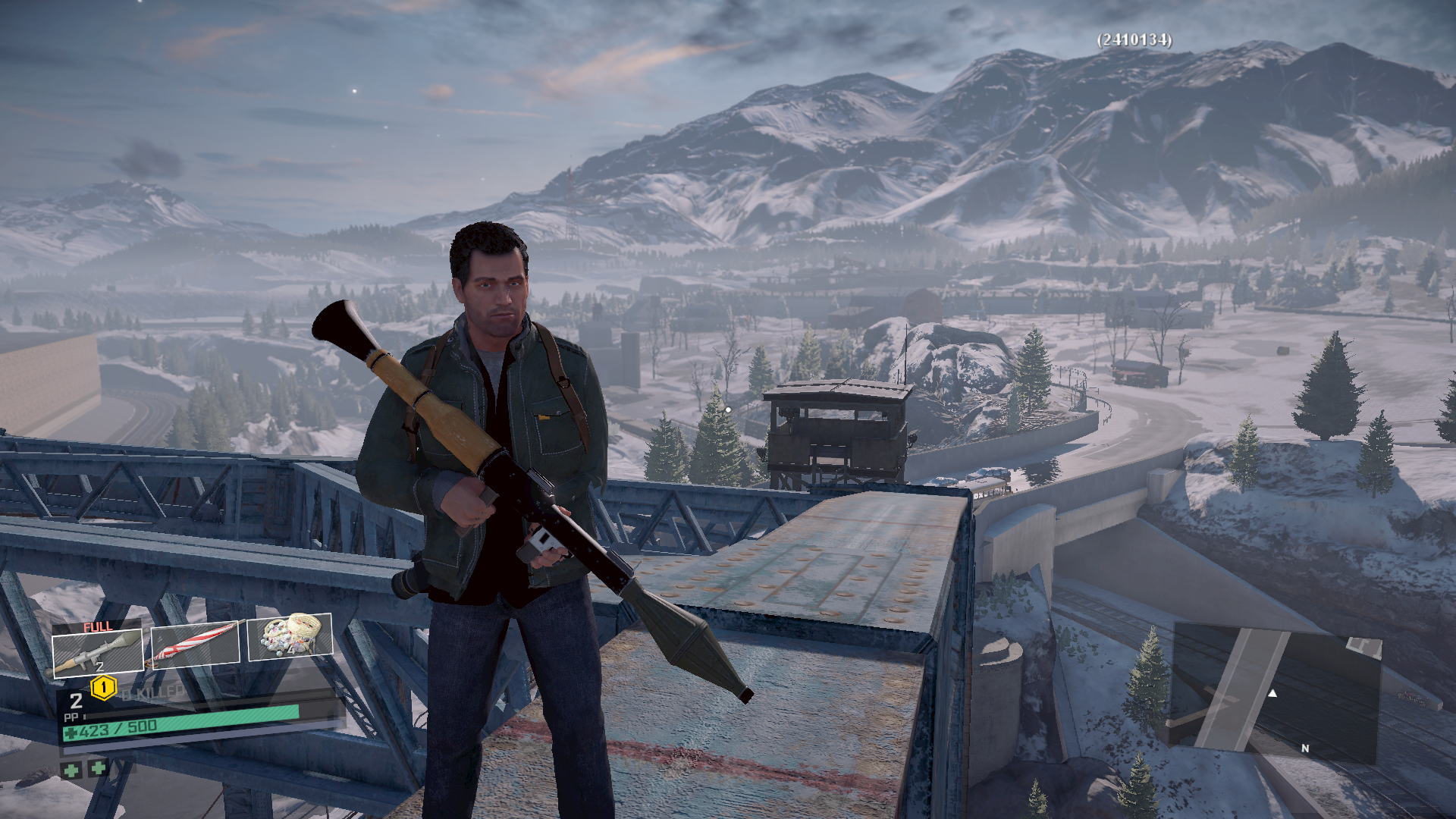The width and height of the screenshot is (1456, 819).
Task: Select the 0 KILLED counter text
Action: pos(153,692)
